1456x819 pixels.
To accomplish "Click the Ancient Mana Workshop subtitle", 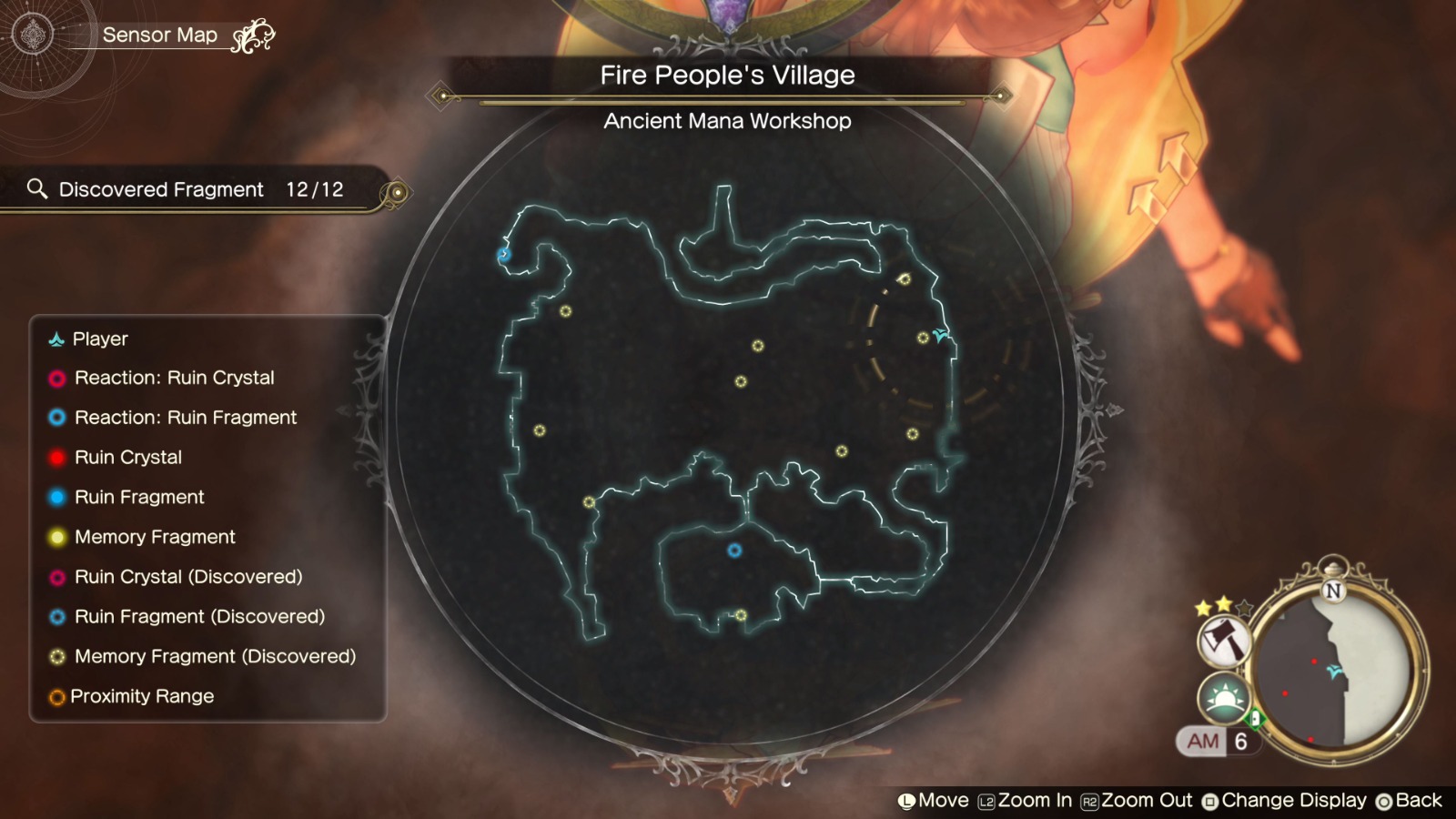I will 727,121.
